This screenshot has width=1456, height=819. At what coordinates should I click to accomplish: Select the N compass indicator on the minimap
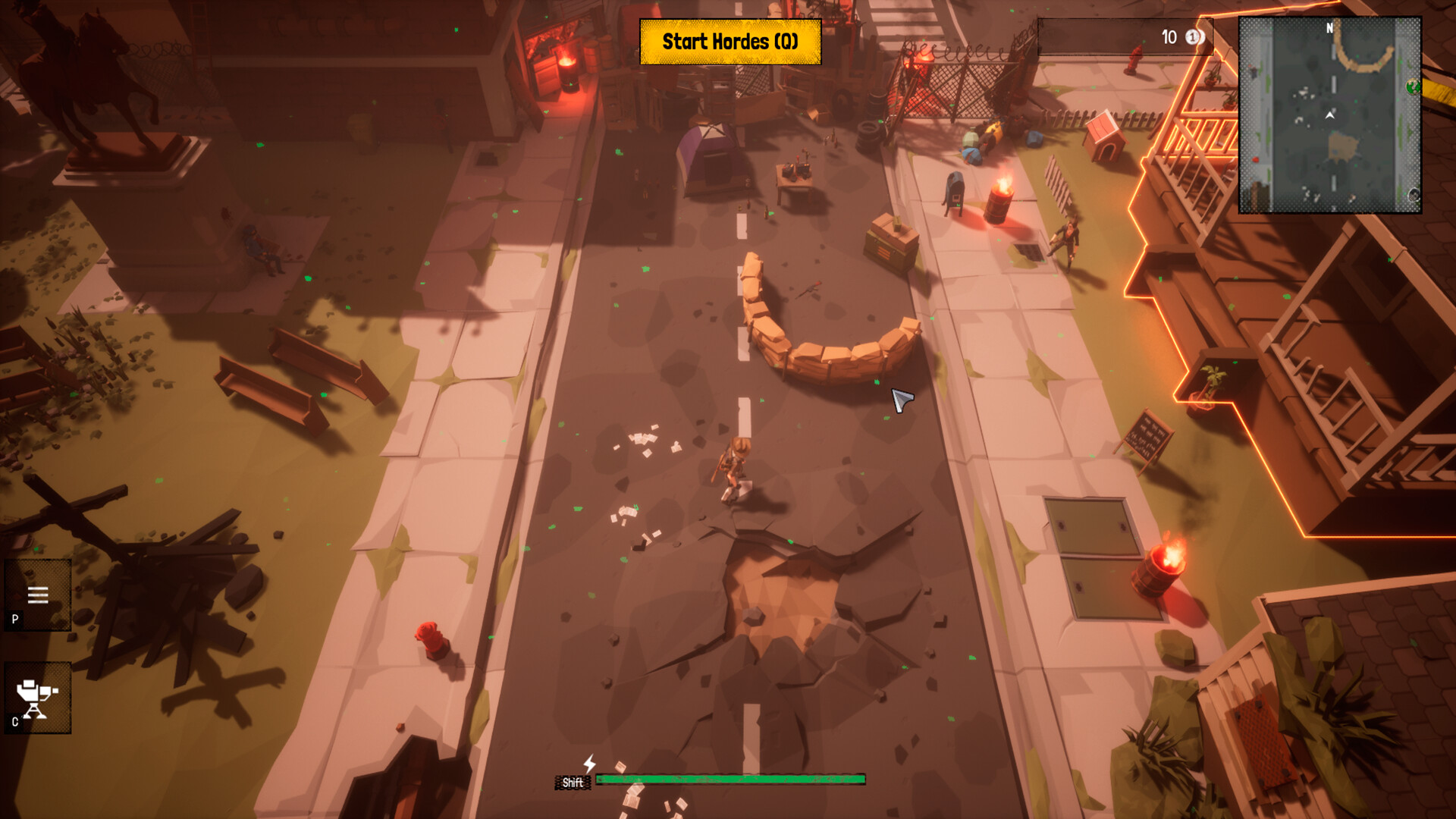tap(1327, 27)
